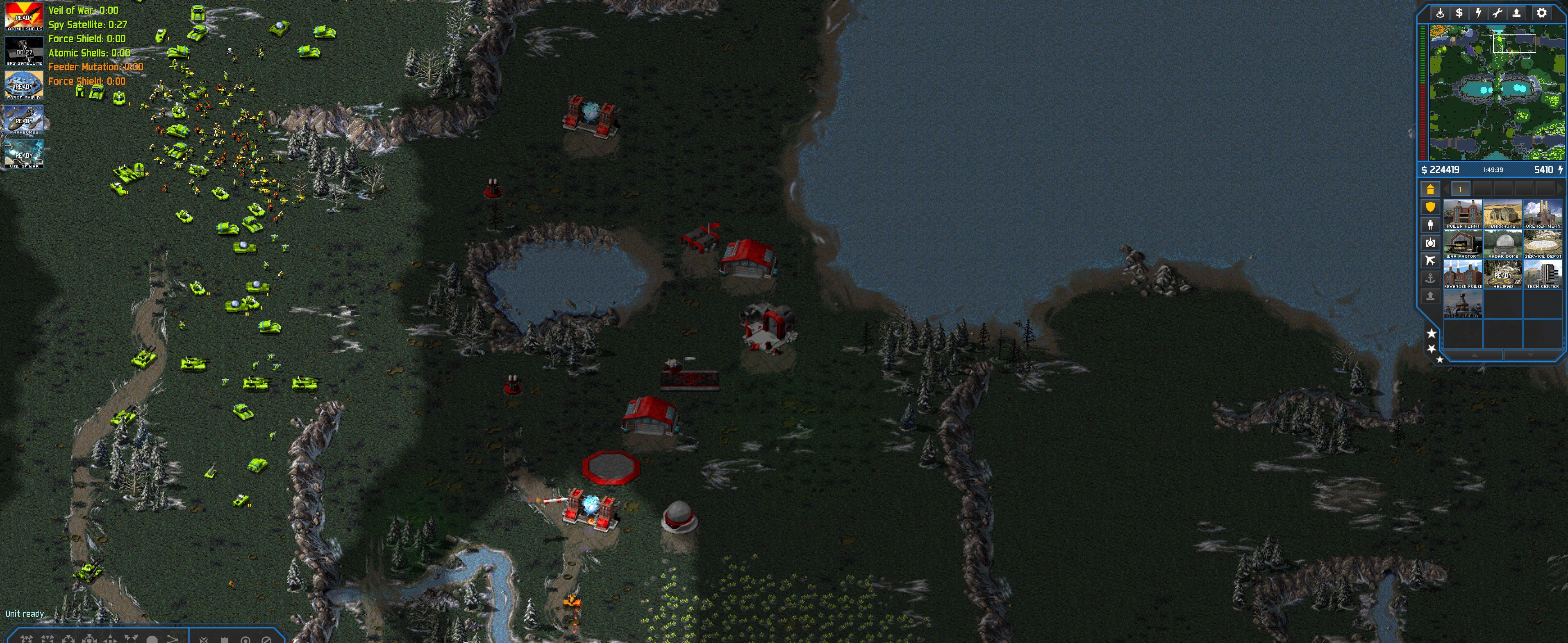Launch the Parabombs support power
The height and width of the screenshot is (643, 1568).
[24, 120]
